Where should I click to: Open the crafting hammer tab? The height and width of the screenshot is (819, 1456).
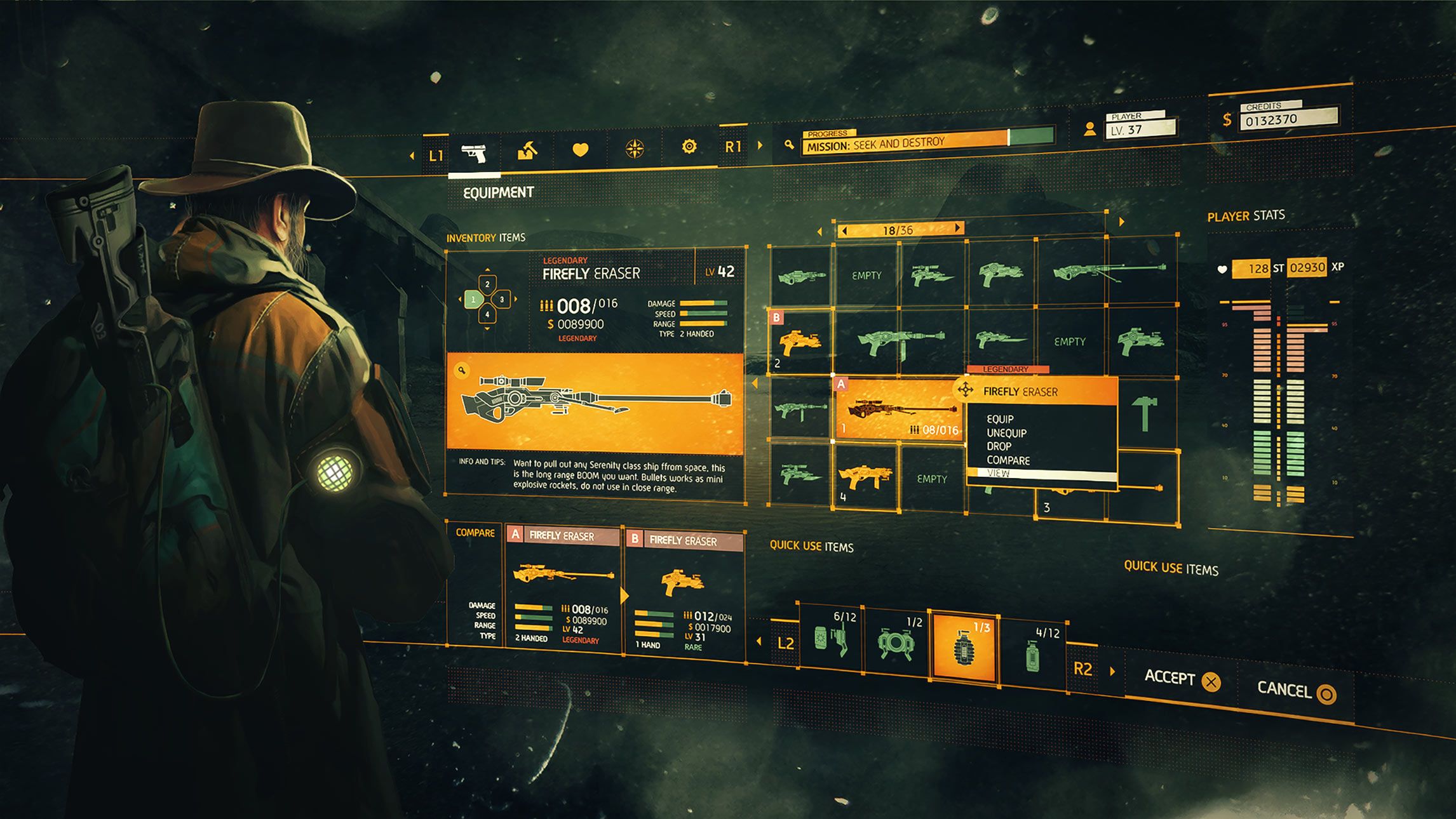coord(527,151)
